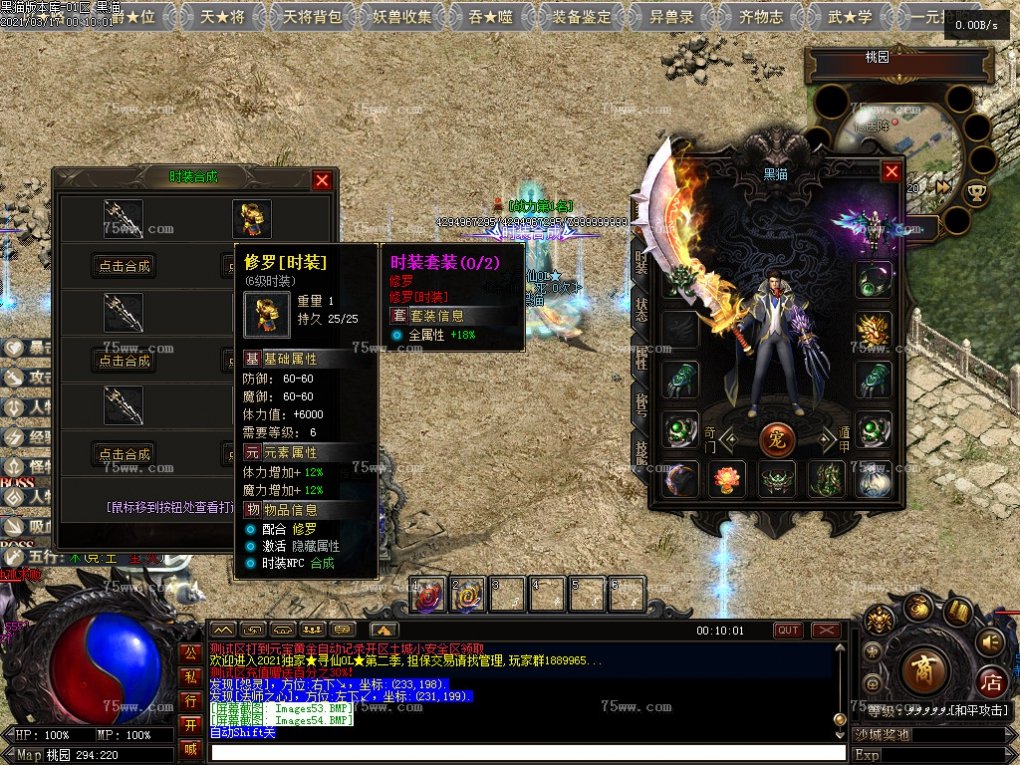The width and height of the screenshot is (1020, 765).
Task: Click the topmost 点击合成 craft button
Action: 124,265
